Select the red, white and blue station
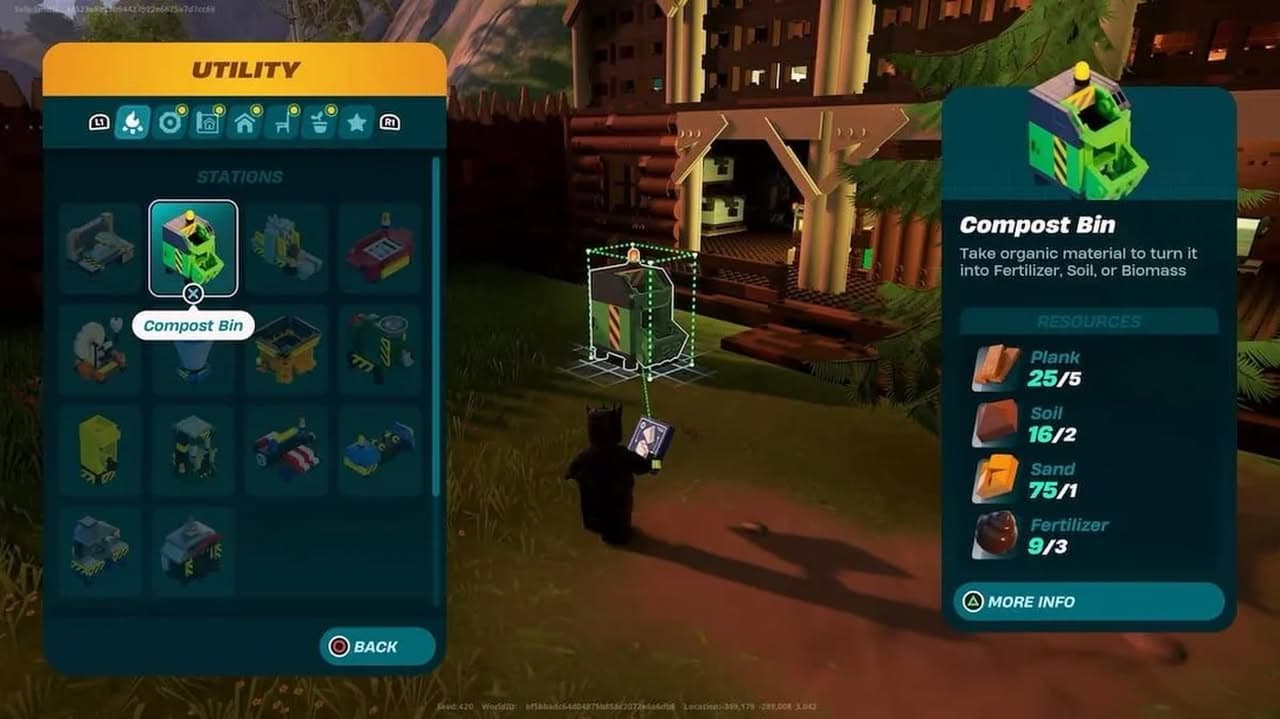Screen dimensions: 1280x719 click(286, 449)
